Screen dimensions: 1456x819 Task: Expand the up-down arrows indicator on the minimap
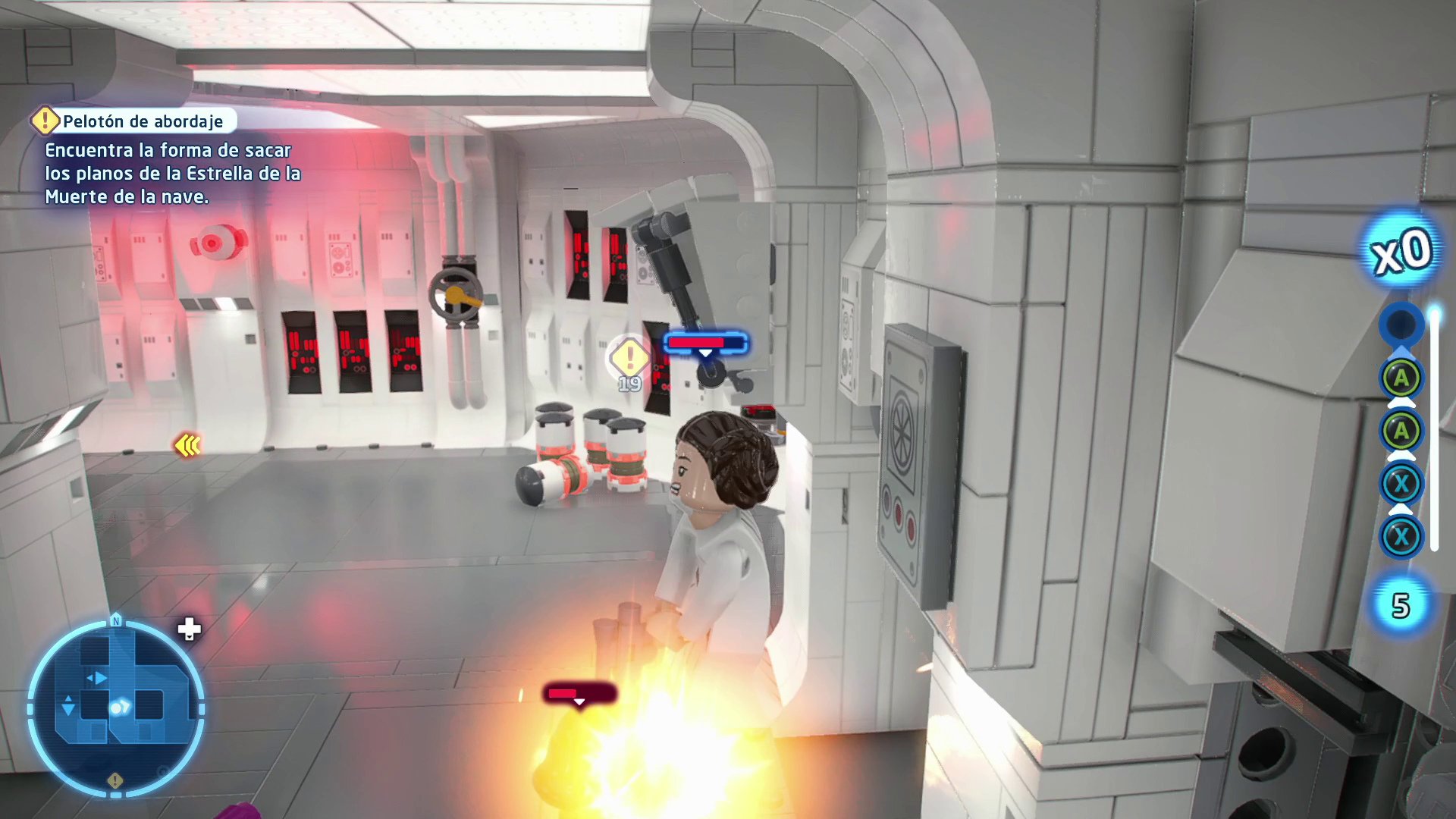68,705
